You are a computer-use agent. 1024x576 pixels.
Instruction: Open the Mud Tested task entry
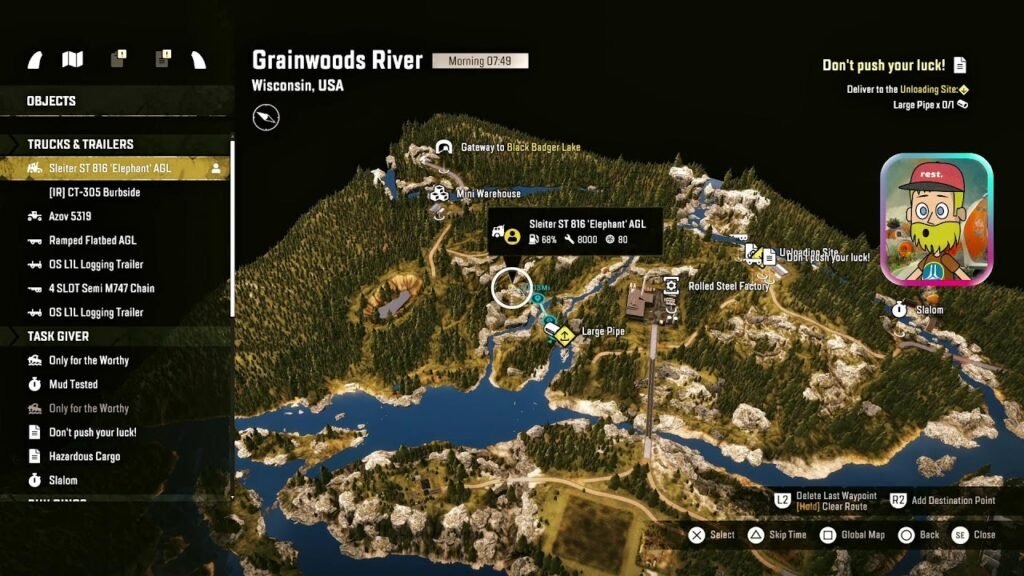point(73,384)
